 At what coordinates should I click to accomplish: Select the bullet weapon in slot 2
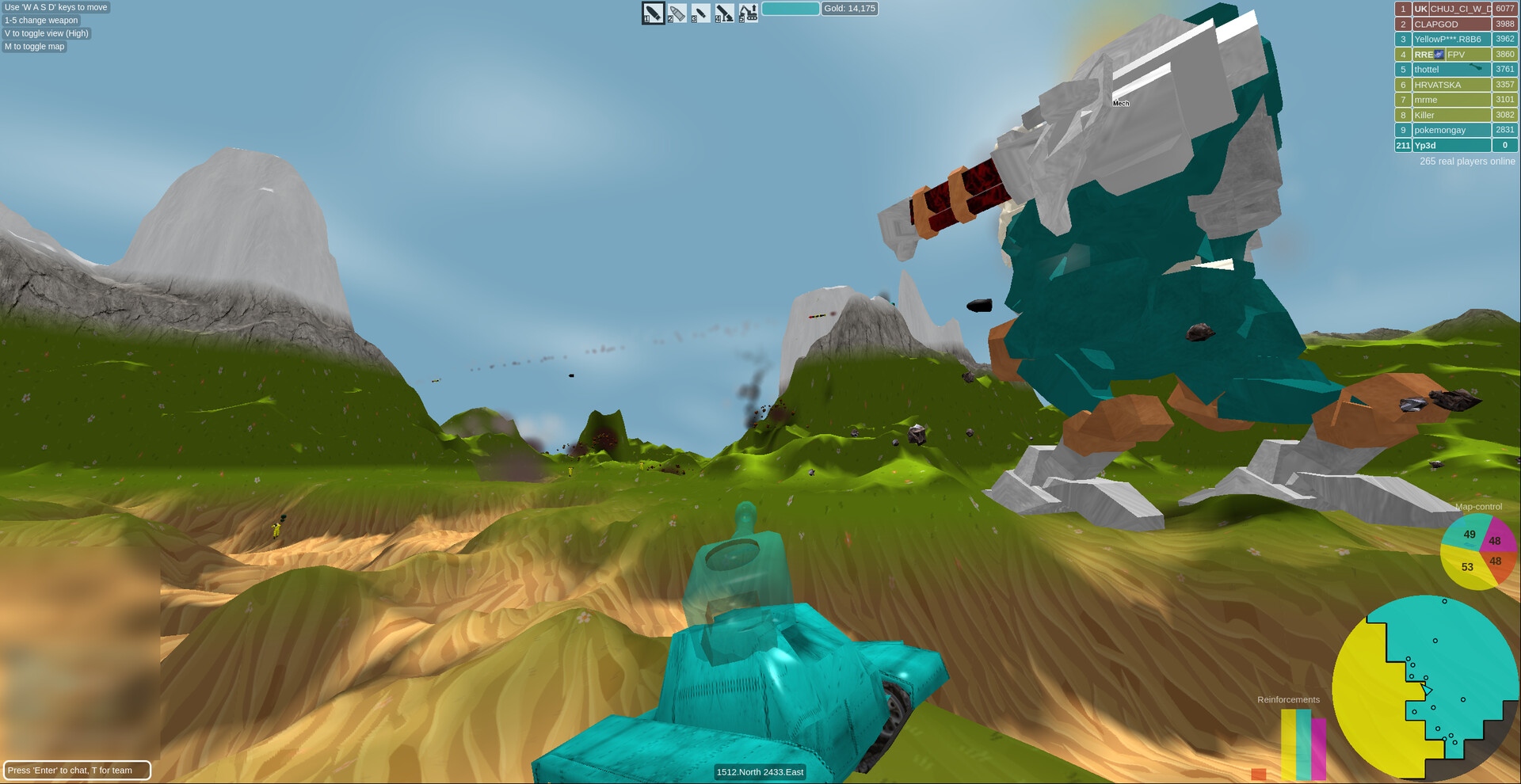coord(676,13)
